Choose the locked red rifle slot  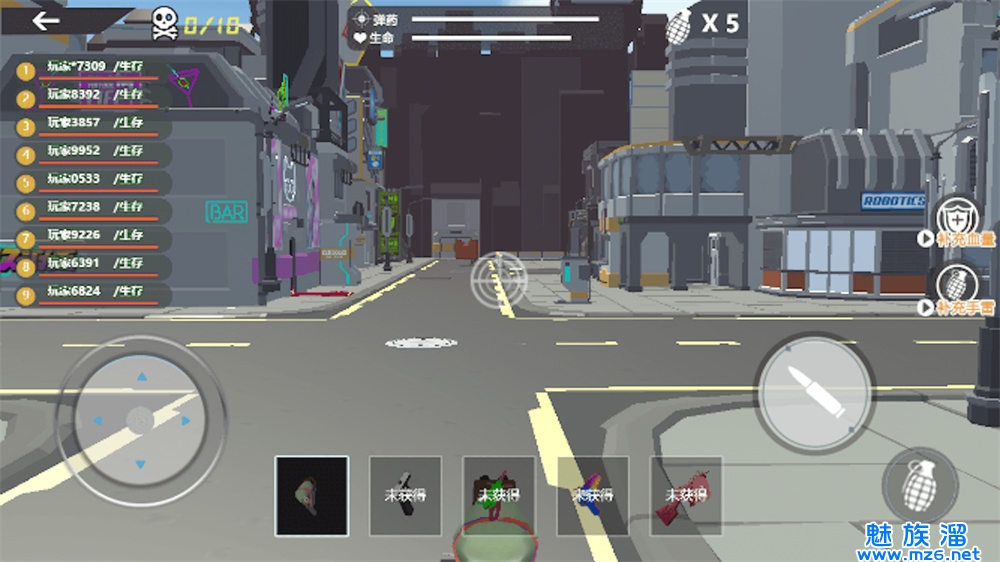pyautogui.click(x=686, y=495)
